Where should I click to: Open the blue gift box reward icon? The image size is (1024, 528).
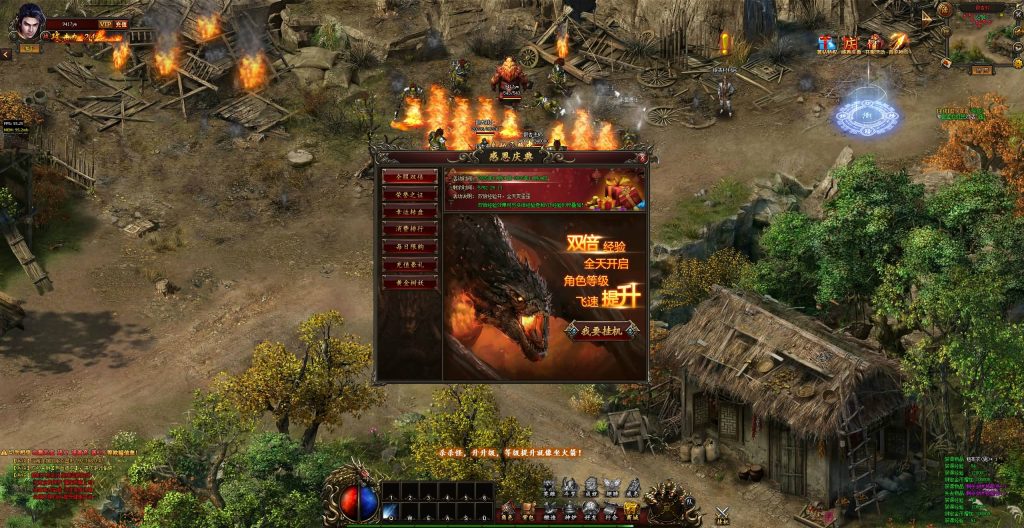pyautogui.click(x=825, y=43)
